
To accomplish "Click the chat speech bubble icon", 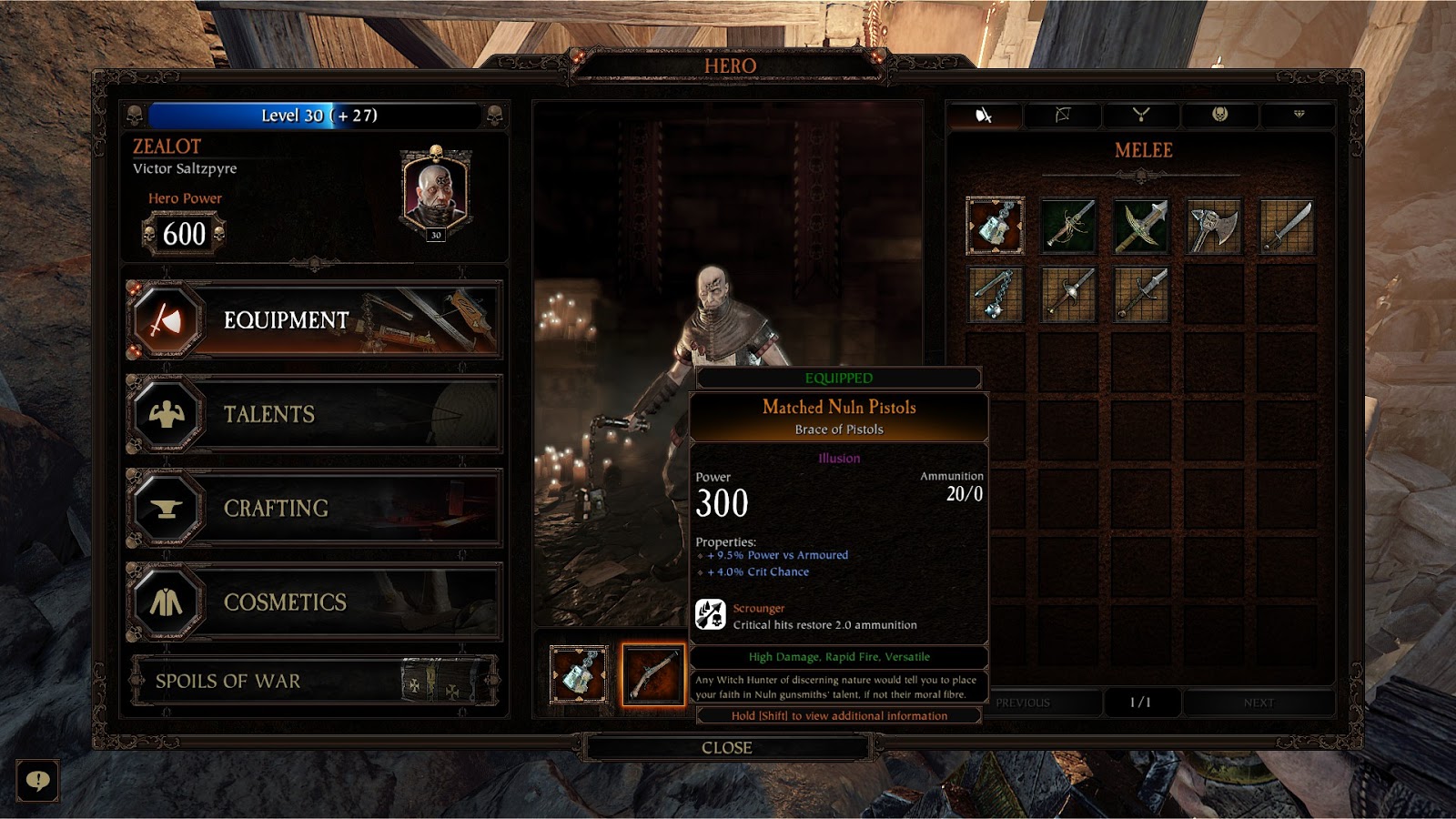I will point(37,781).
